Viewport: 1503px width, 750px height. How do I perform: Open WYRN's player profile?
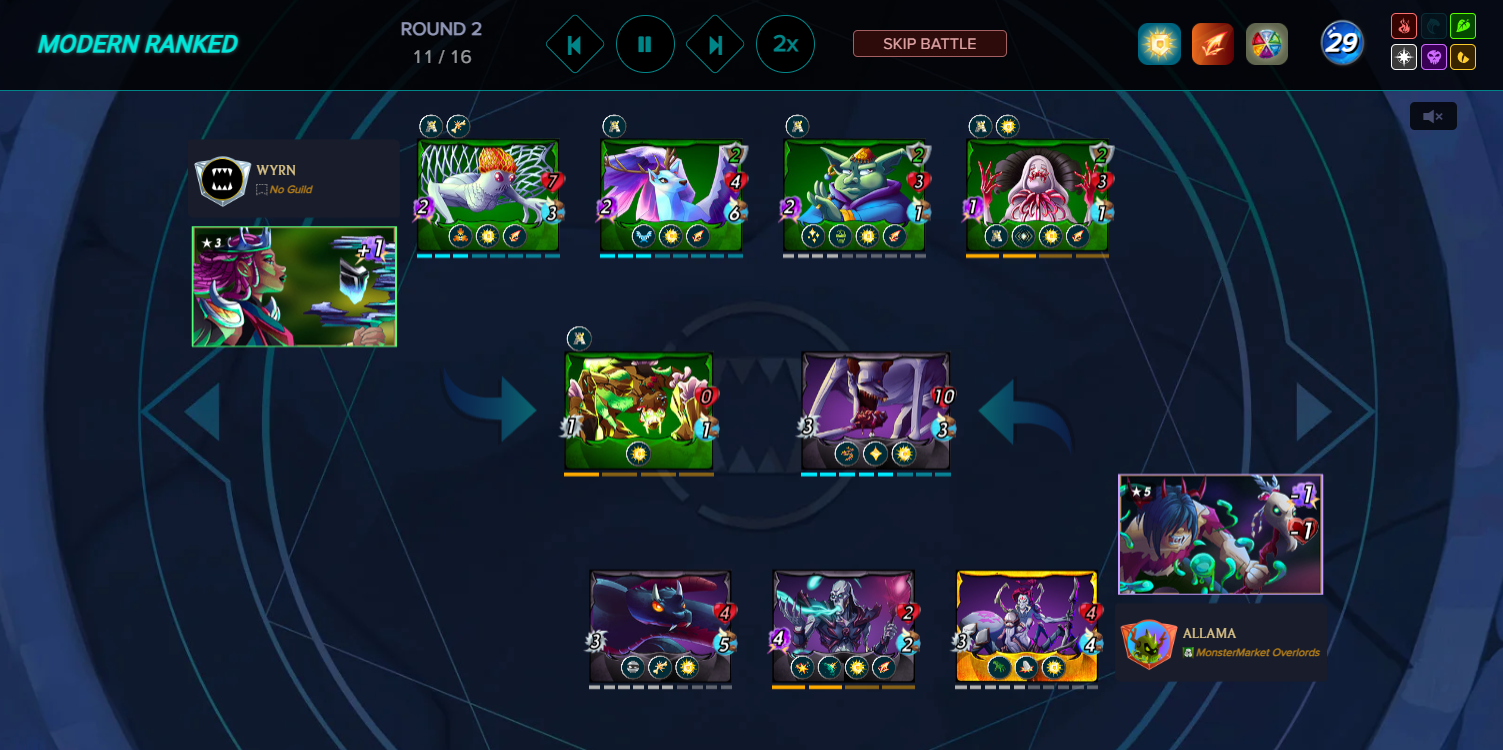point(293,180)
